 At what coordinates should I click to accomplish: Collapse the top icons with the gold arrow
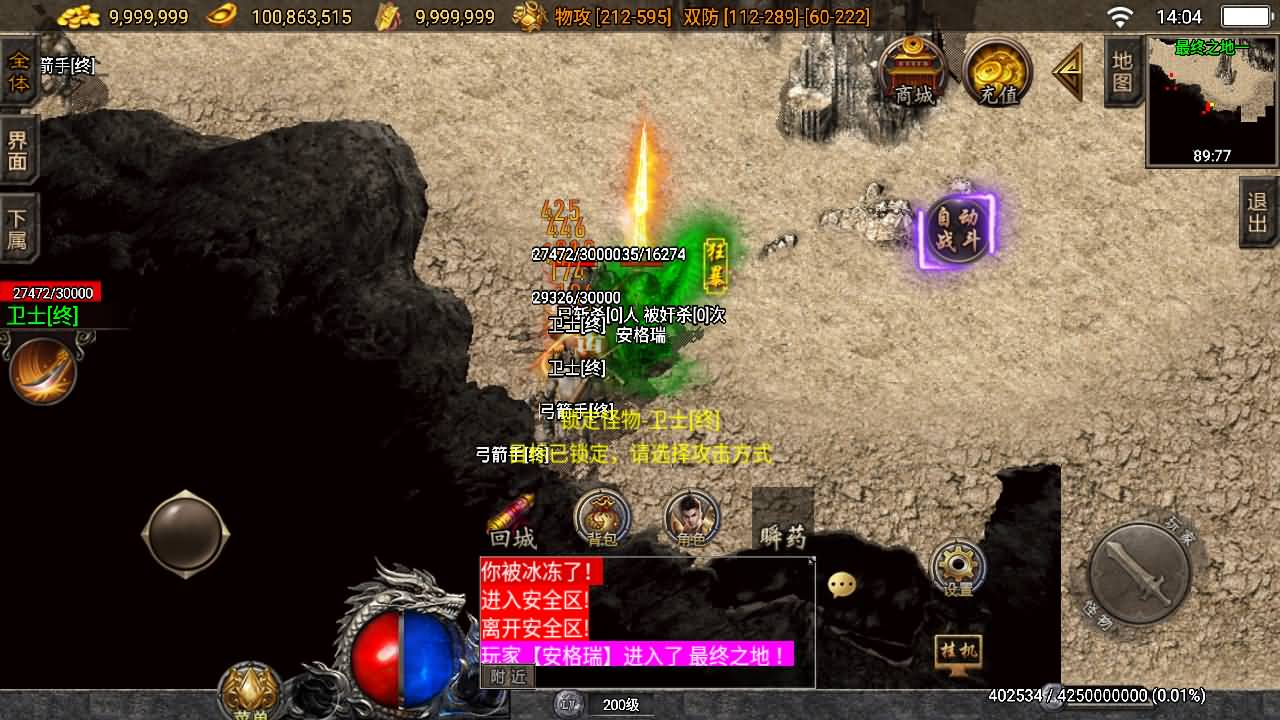pyautogui.click(x=1068, y=72)
